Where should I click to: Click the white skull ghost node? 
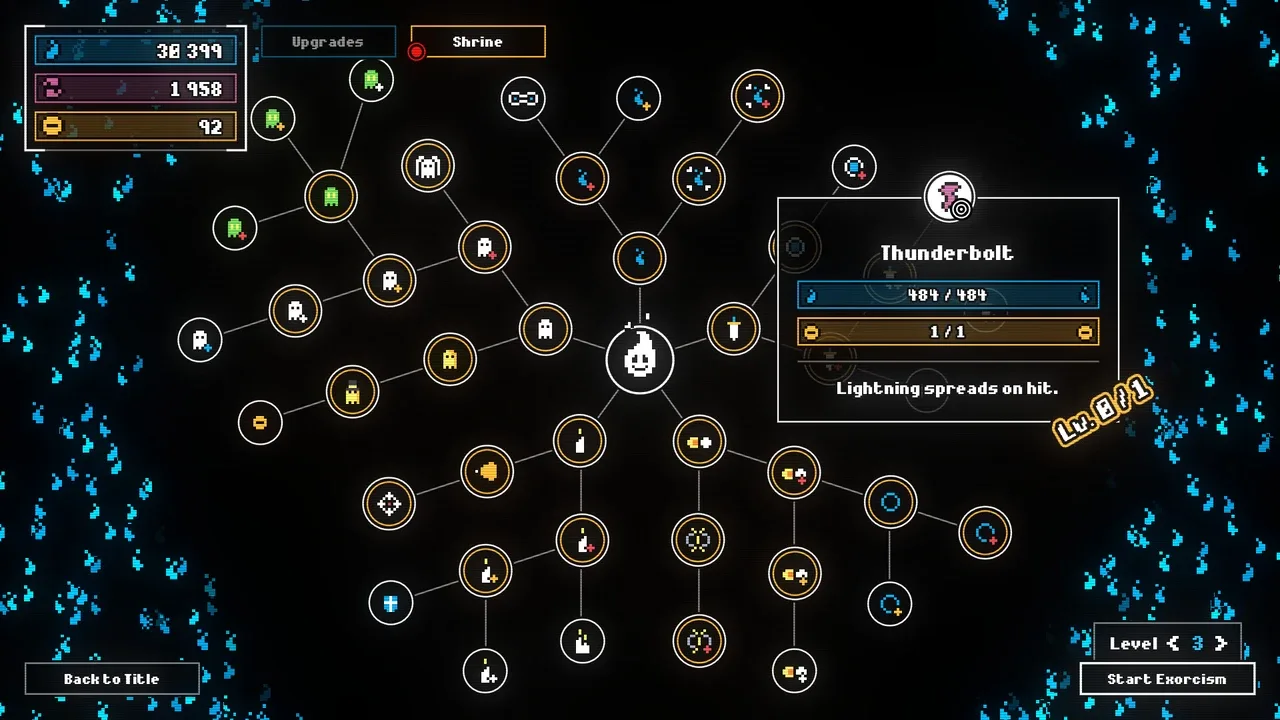pyautogui.click(x=428, y=167)
